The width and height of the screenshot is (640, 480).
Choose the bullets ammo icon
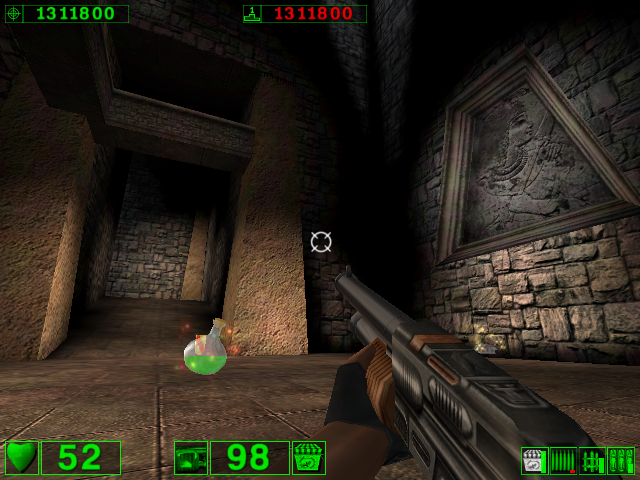563,461
